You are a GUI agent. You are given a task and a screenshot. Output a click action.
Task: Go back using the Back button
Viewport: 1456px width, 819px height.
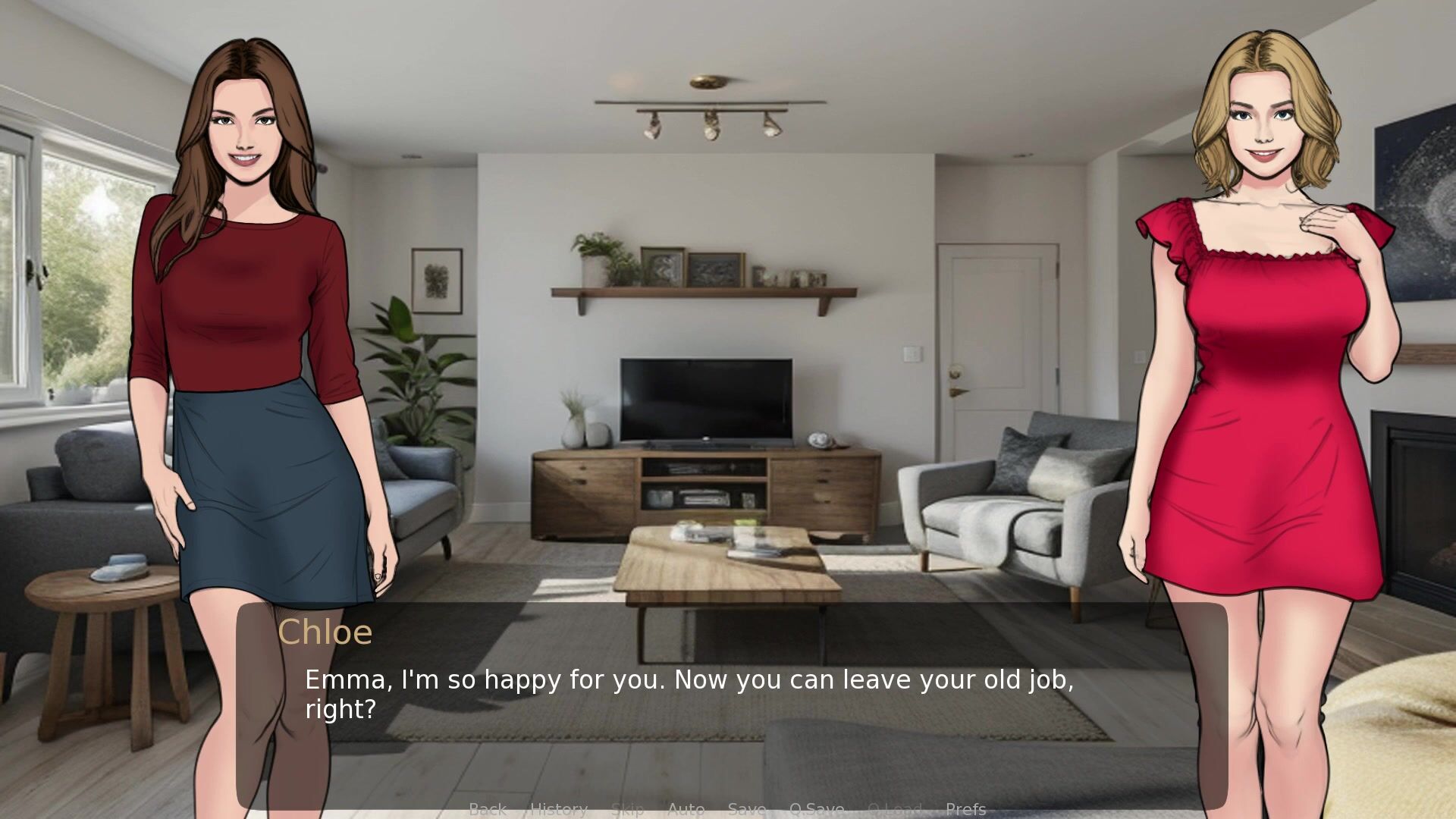pyautogui.click(x=488, y=809)
